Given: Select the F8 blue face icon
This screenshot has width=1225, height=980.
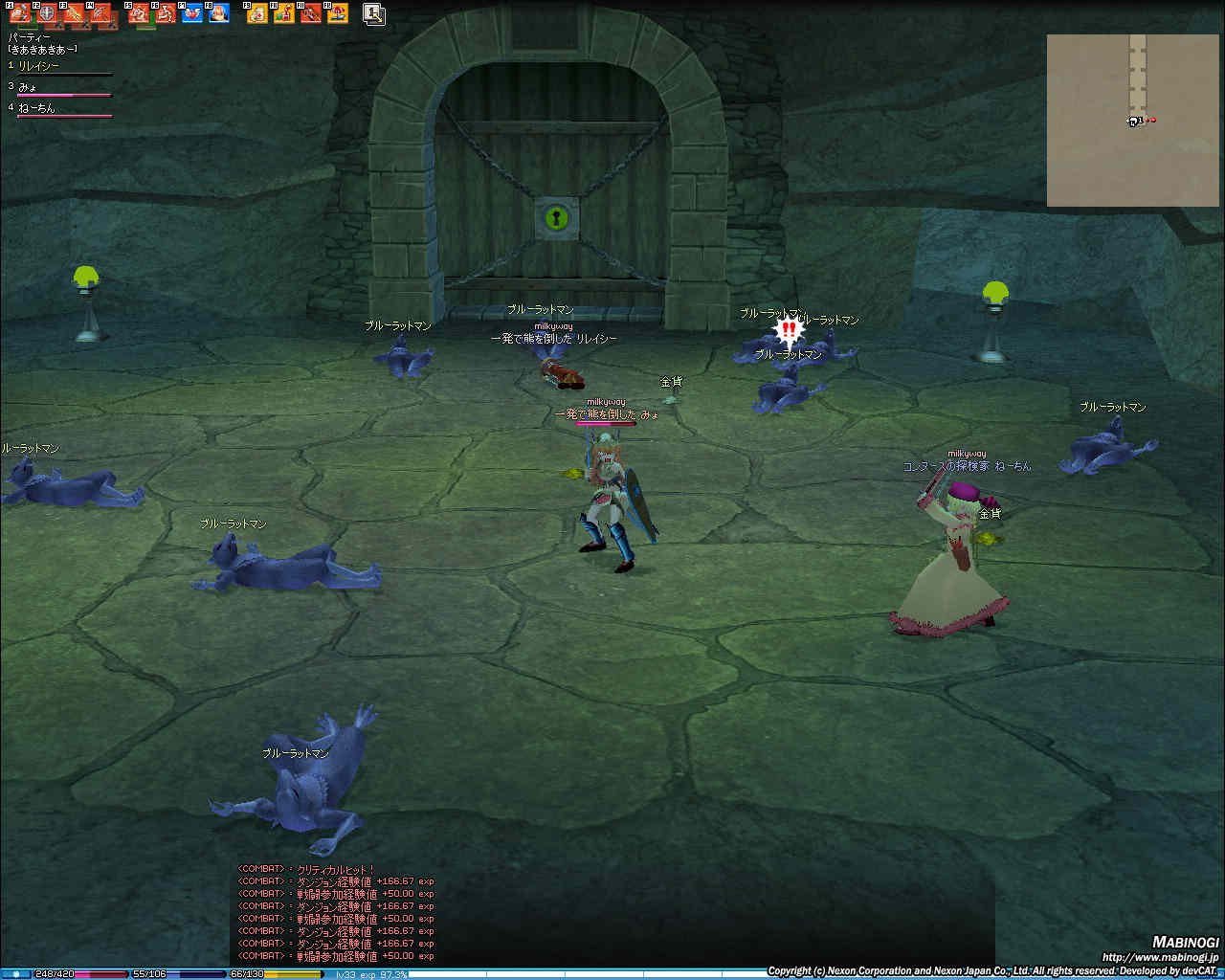Looking at the screenshot, I should tap(219, 13).
